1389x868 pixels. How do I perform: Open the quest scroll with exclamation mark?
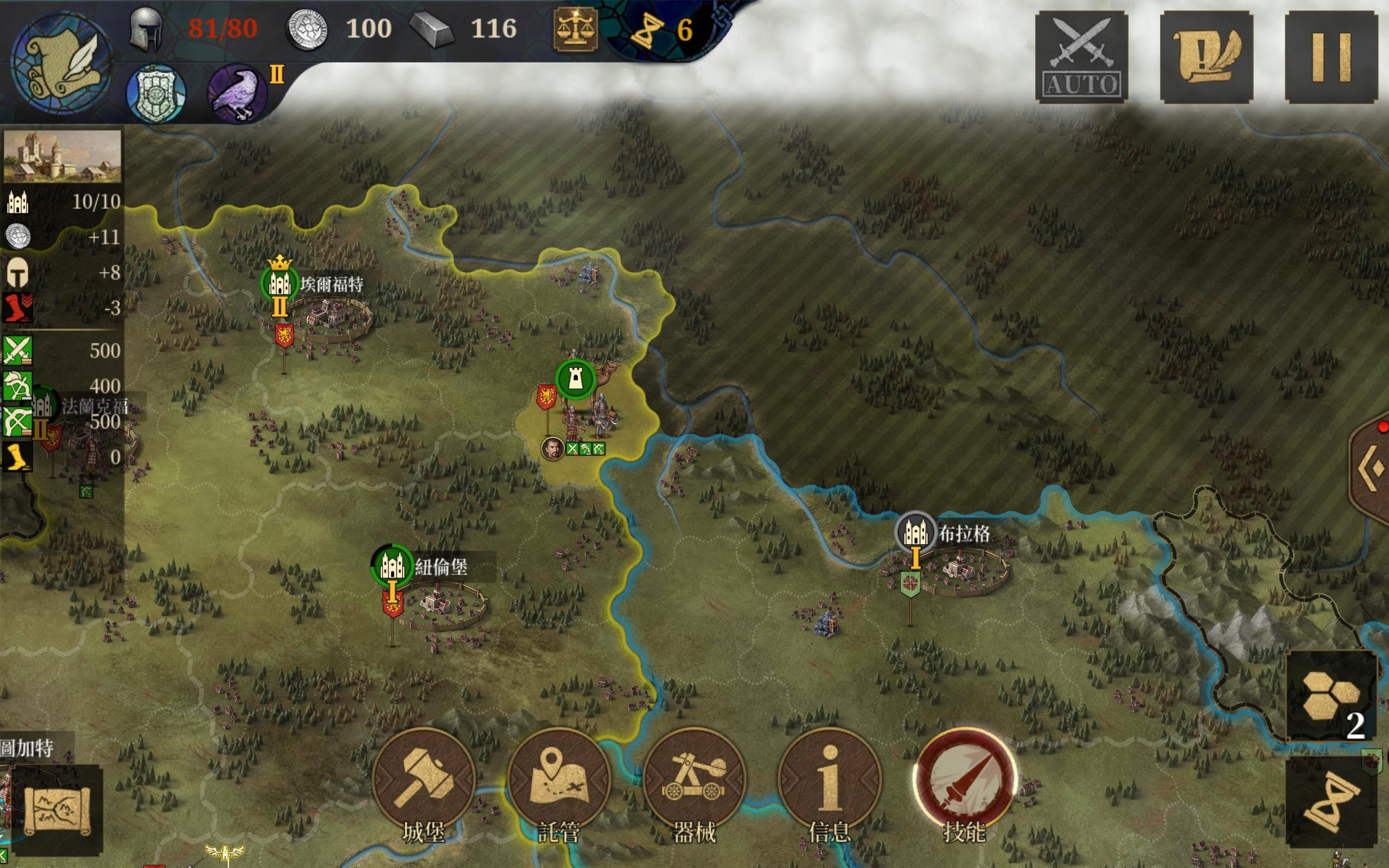pyautogui.click(x=1206, y=57)
